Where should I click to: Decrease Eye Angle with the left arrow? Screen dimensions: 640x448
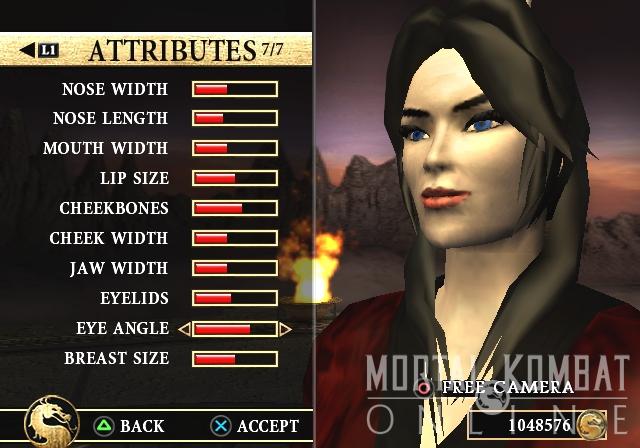(x=184, y=329)
